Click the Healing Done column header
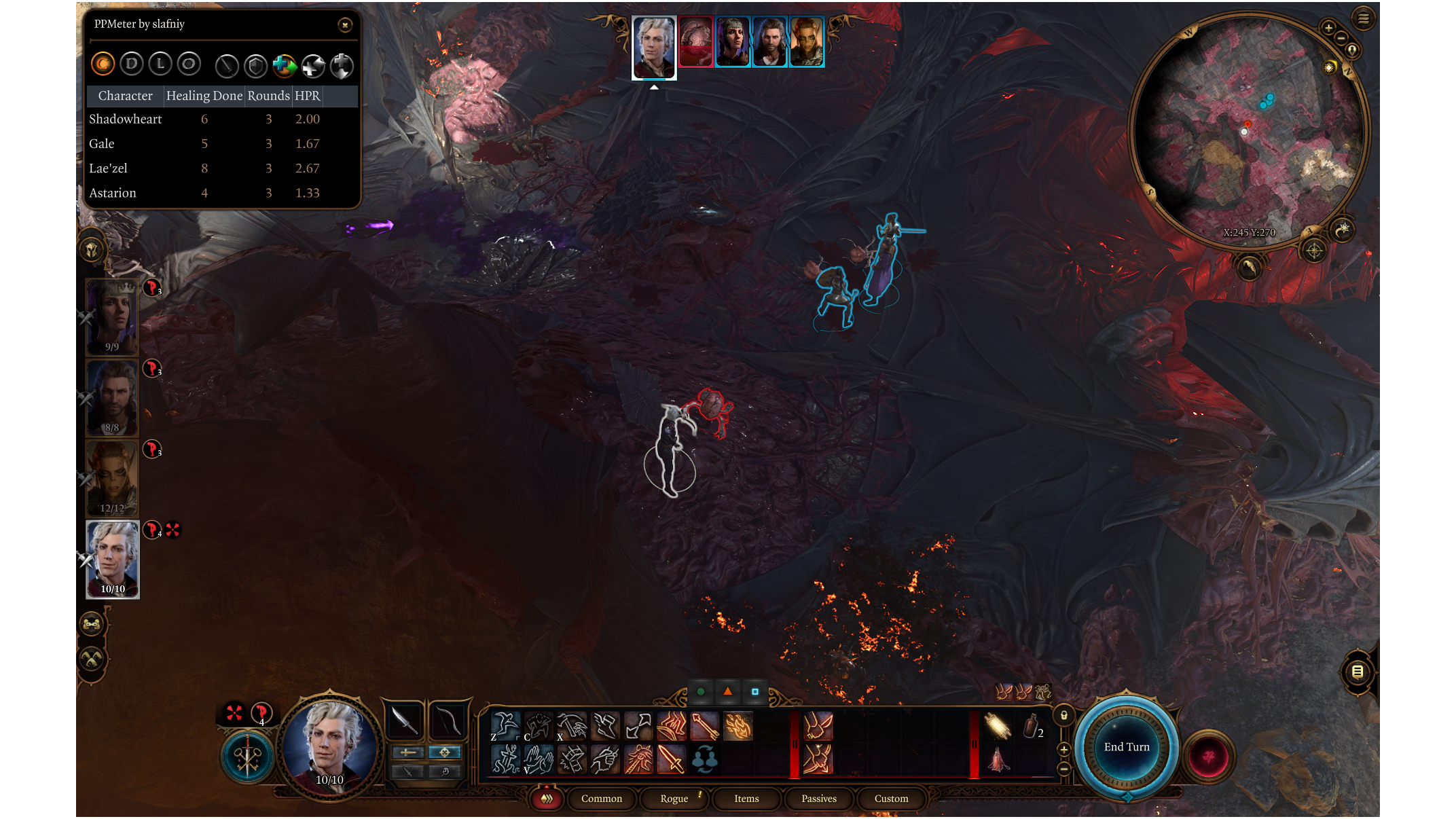The width and height of the screenshot is (1456, 819). (x=204, y=96)
